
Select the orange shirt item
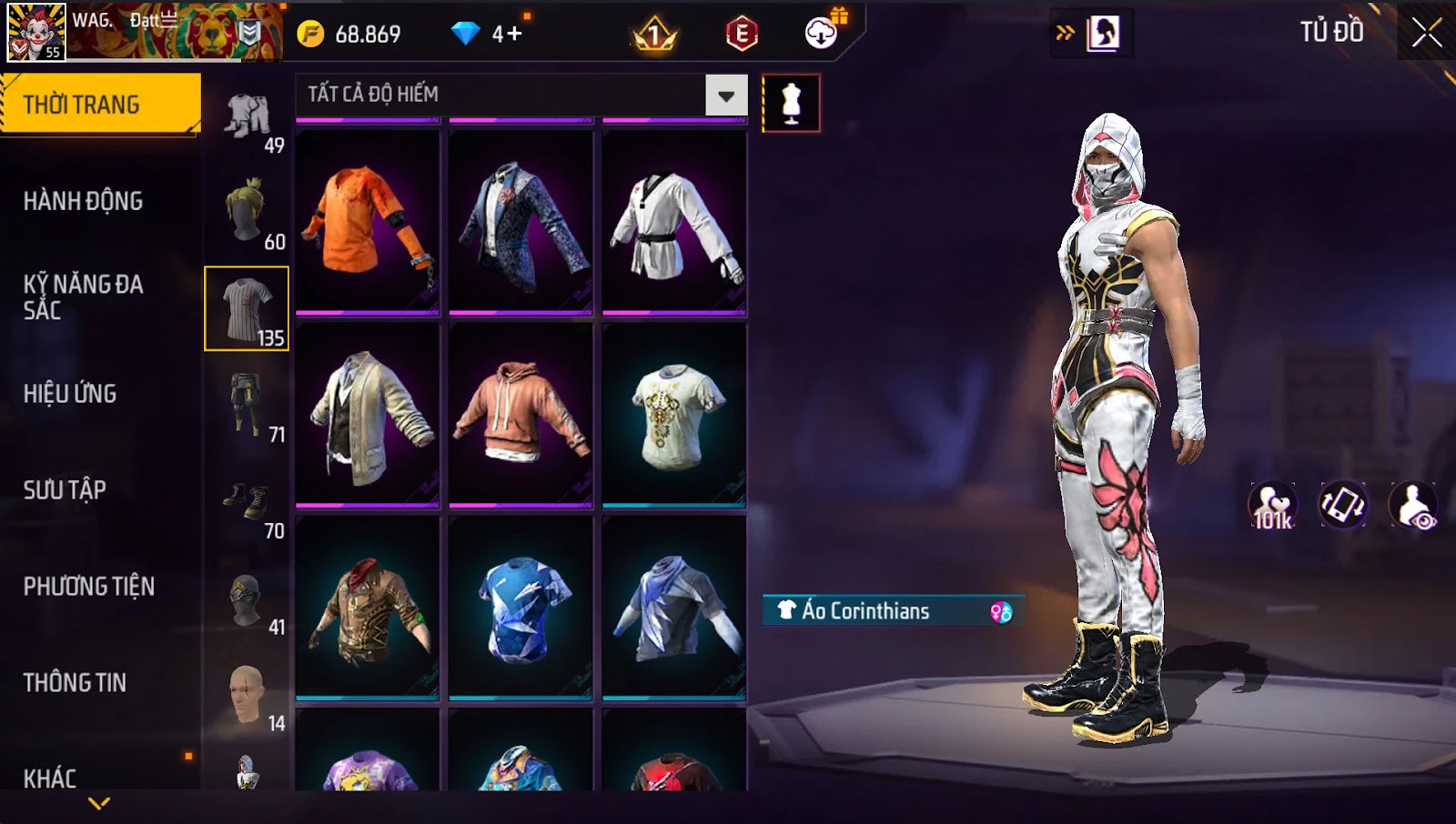(368, 222)
